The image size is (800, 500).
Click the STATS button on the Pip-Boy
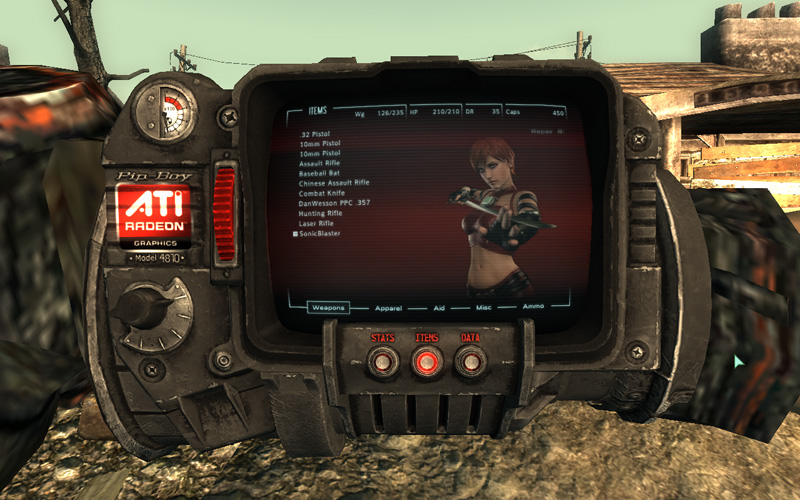click(383, 361)
